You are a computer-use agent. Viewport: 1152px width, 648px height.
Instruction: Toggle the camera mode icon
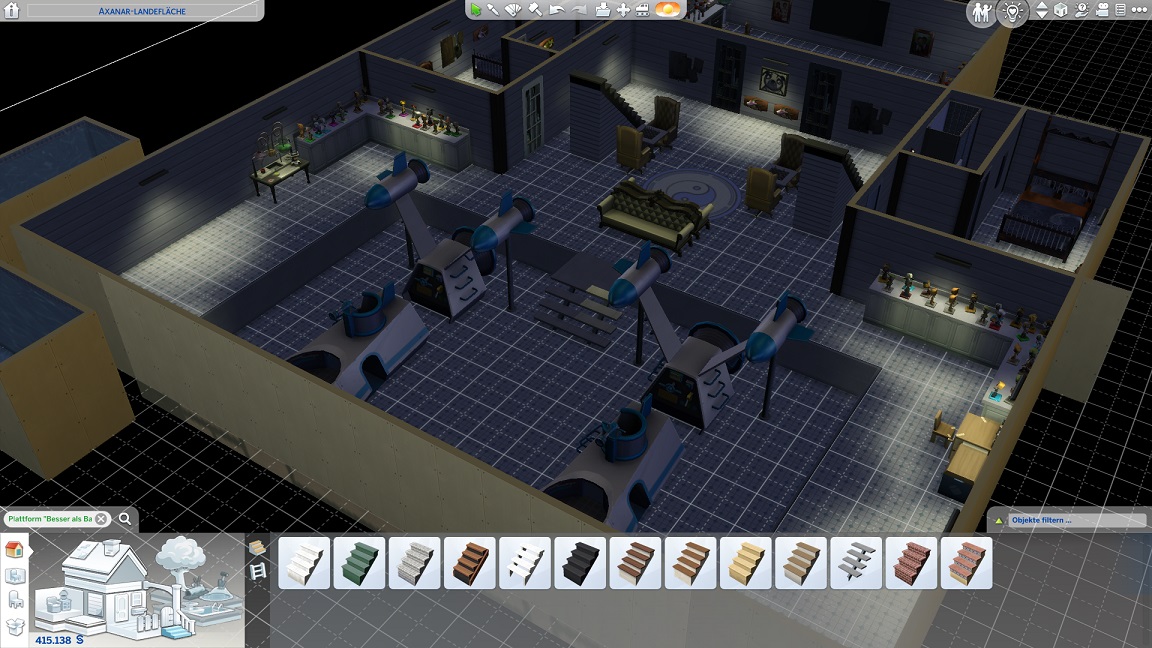[1103, 11]
